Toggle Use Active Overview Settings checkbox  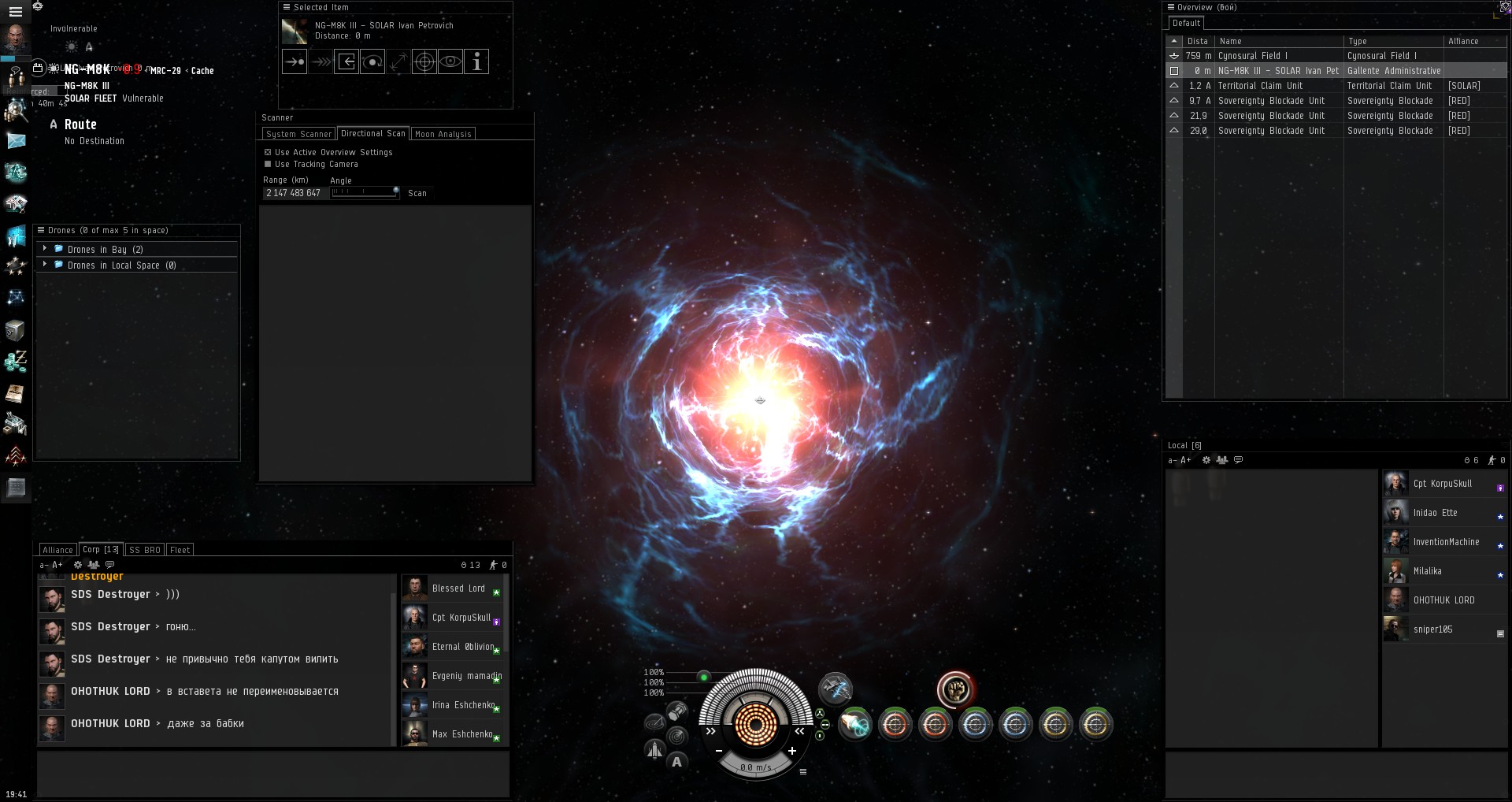click(x=268, y=152)
